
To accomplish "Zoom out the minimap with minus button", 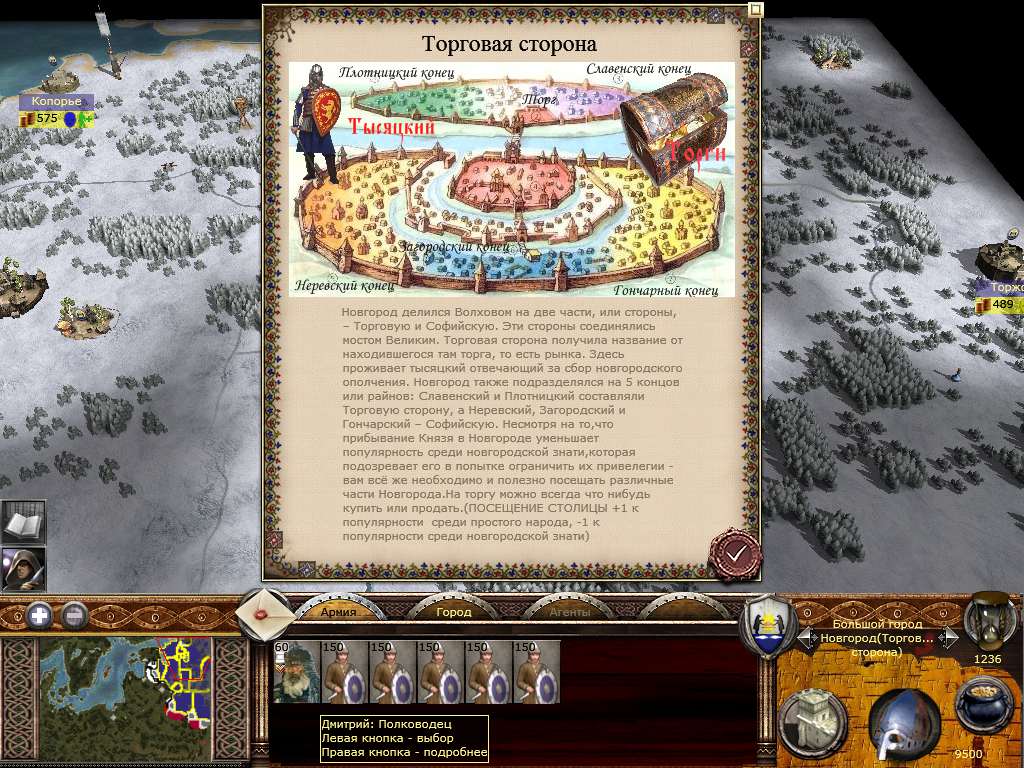I will coord(75,615).
